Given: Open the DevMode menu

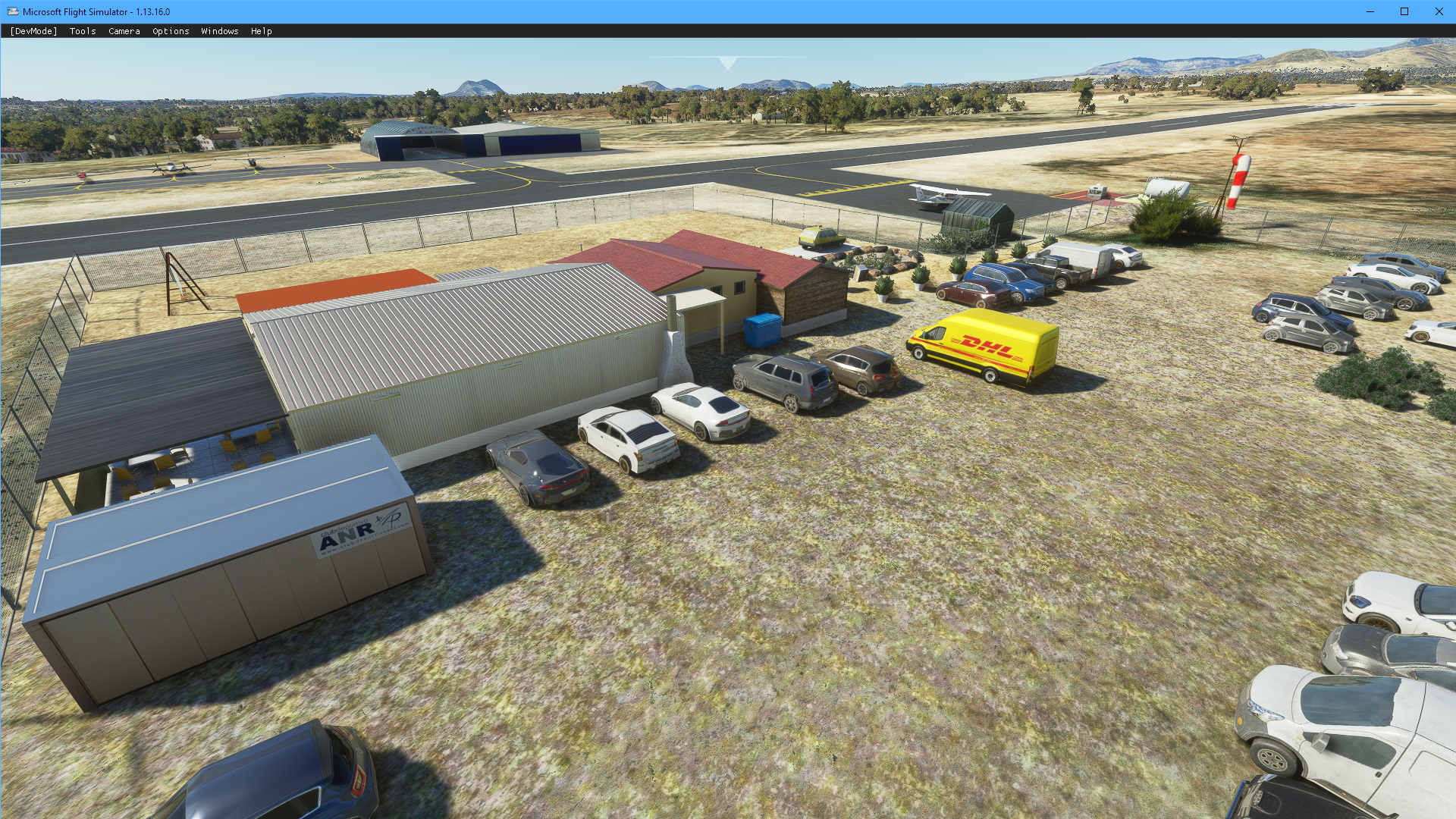Looking at the screenshot, I should pos(33,31).
